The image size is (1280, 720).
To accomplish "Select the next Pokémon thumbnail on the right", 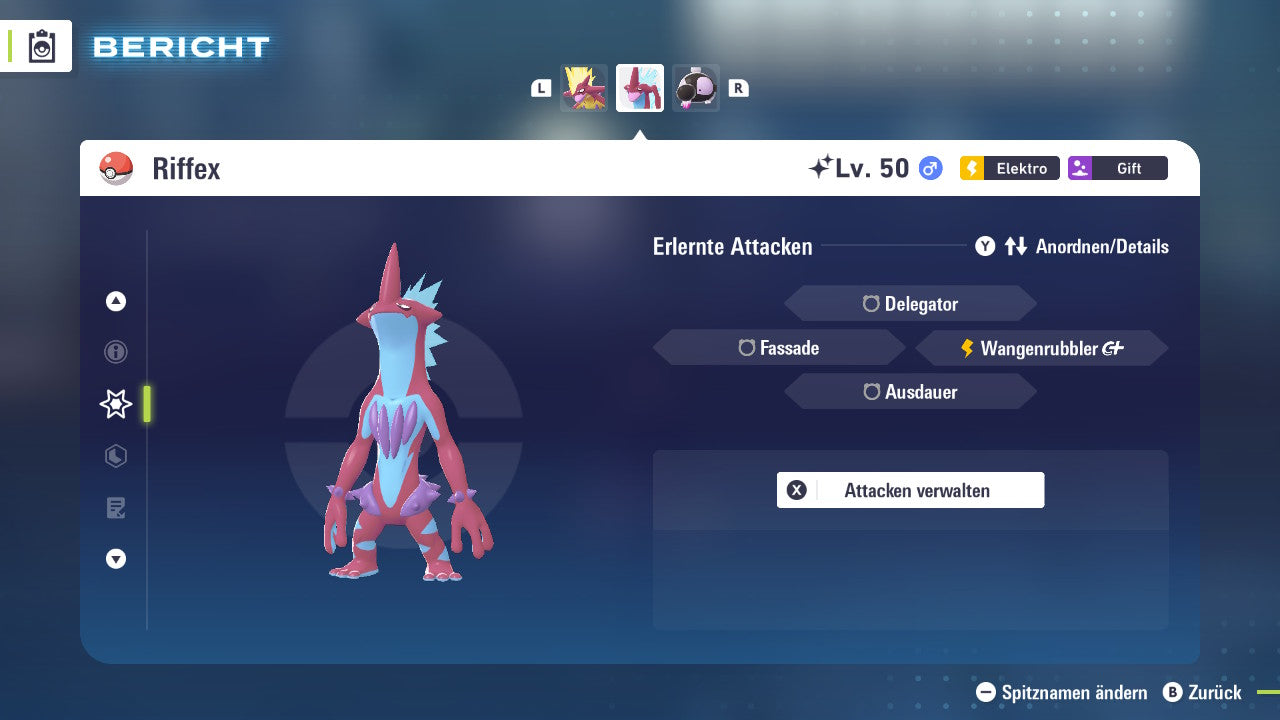I will [696, 87].
